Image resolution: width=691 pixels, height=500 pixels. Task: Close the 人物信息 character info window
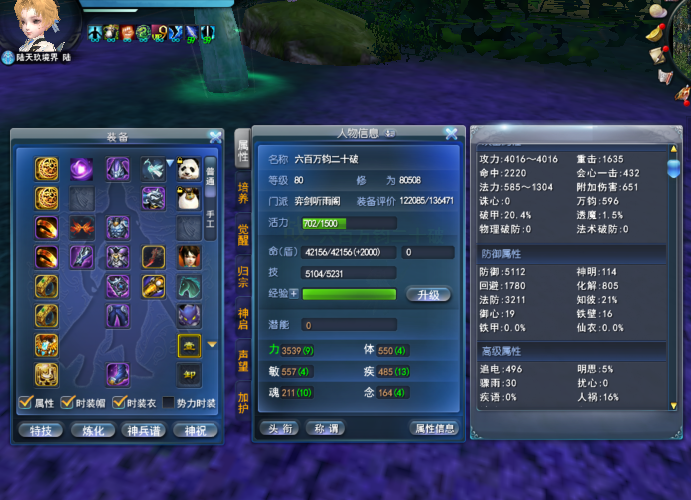(451, 133)
